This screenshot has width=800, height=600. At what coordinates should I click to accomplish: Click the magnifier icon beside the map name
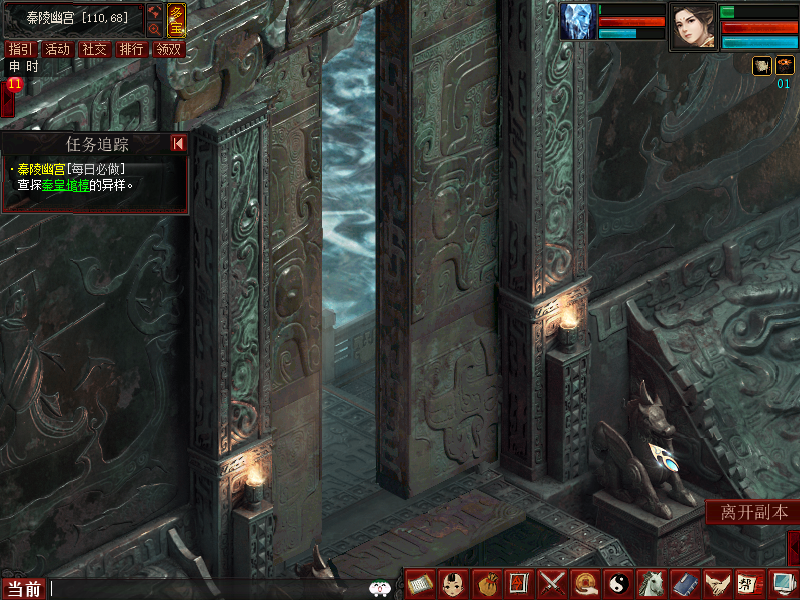154,29
